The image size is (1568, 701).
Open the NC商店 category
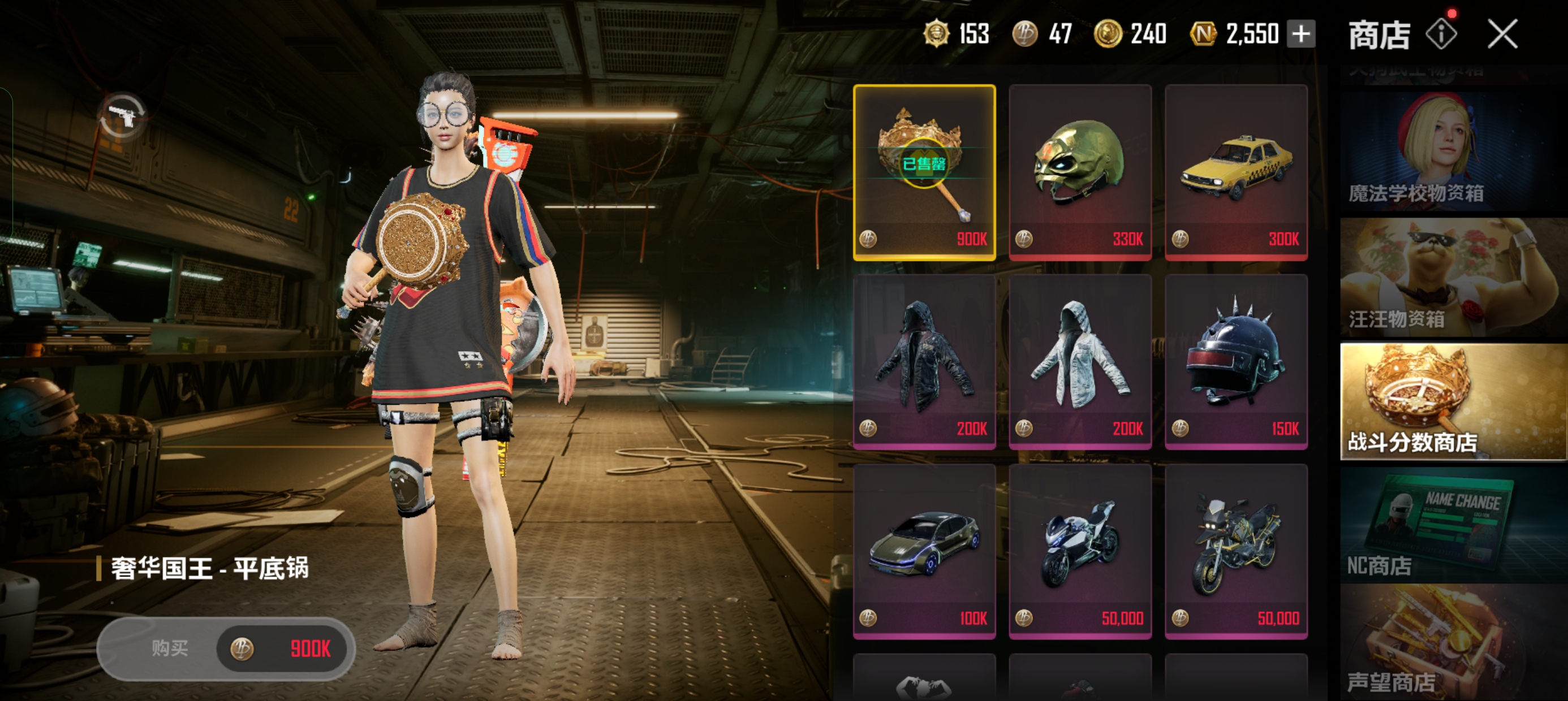click(x=1453, y=525)
